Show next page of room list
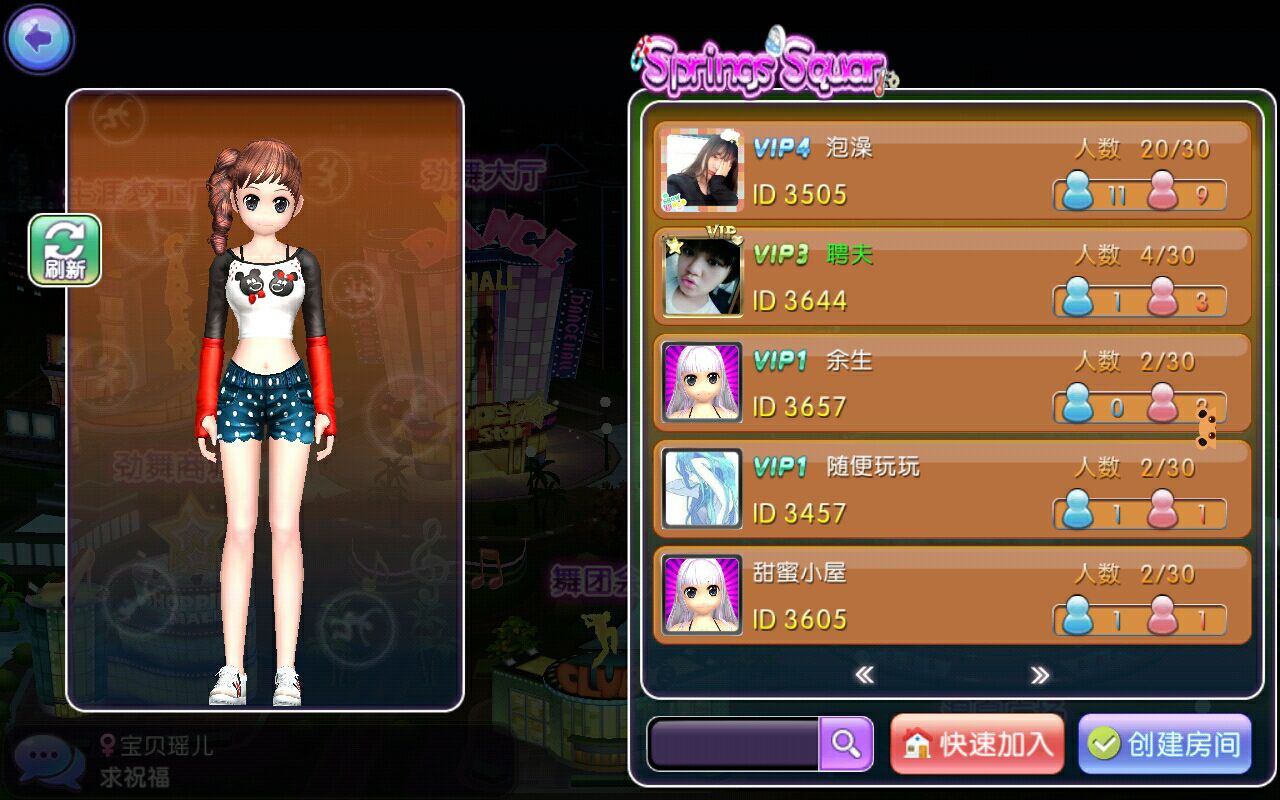 tap(1040, 675)
